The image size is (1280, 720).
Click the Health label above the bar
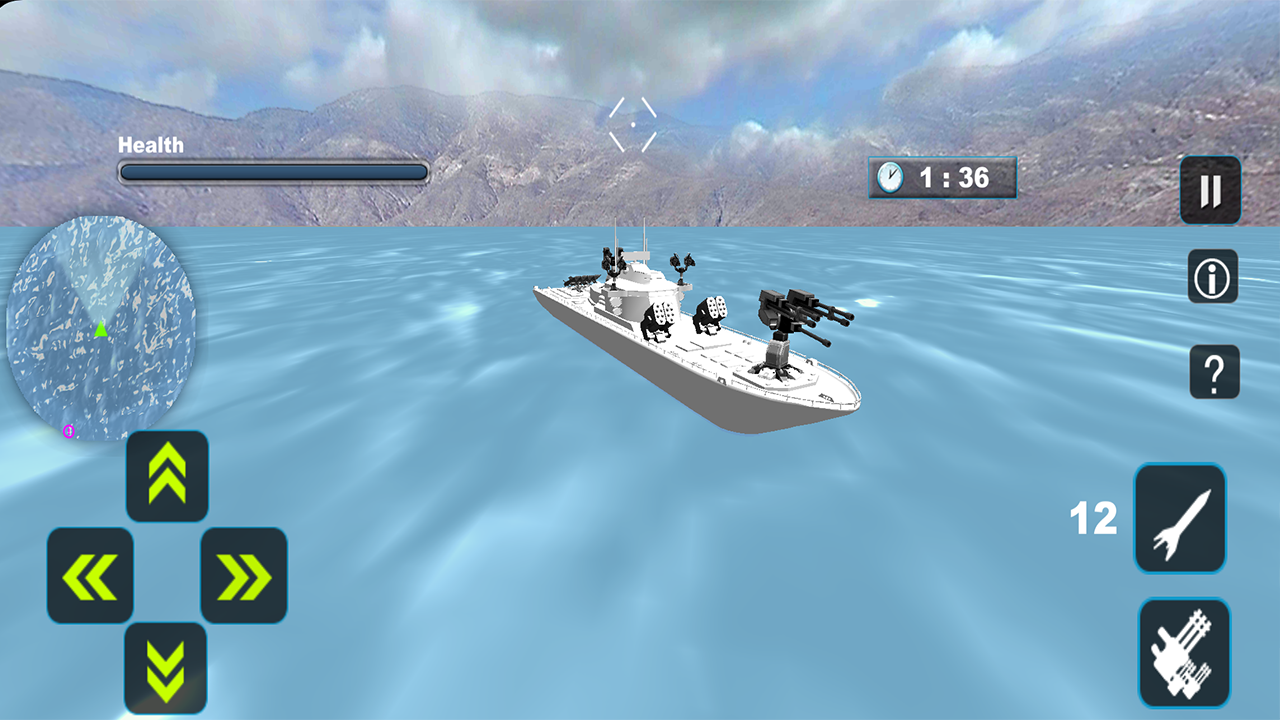pyautogui.click(x=150, y=145)
